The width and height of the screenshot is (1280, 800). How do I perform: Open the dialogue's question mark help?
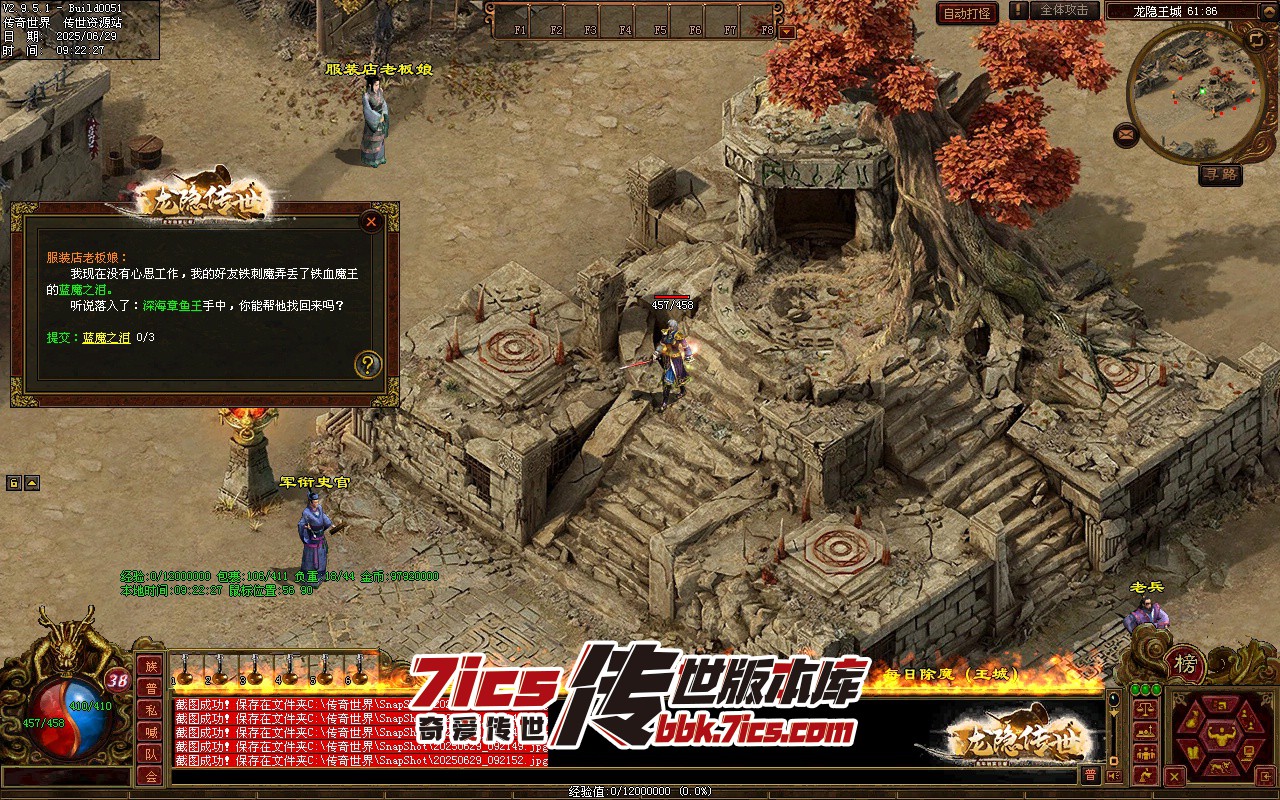[x=368, y=364]
